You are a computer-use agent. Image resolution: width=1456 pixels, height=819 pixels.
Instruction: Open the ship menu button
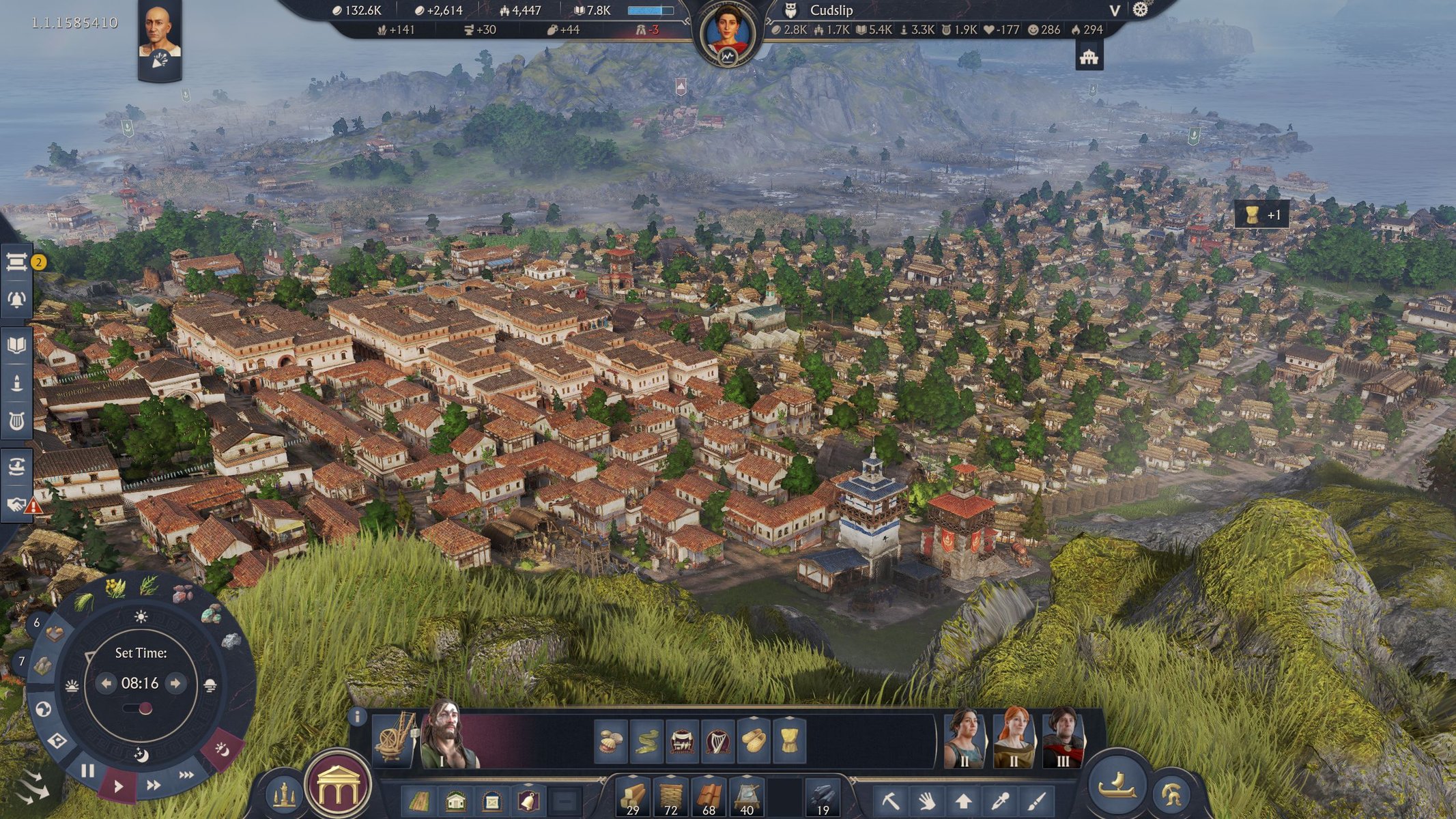1117,786
